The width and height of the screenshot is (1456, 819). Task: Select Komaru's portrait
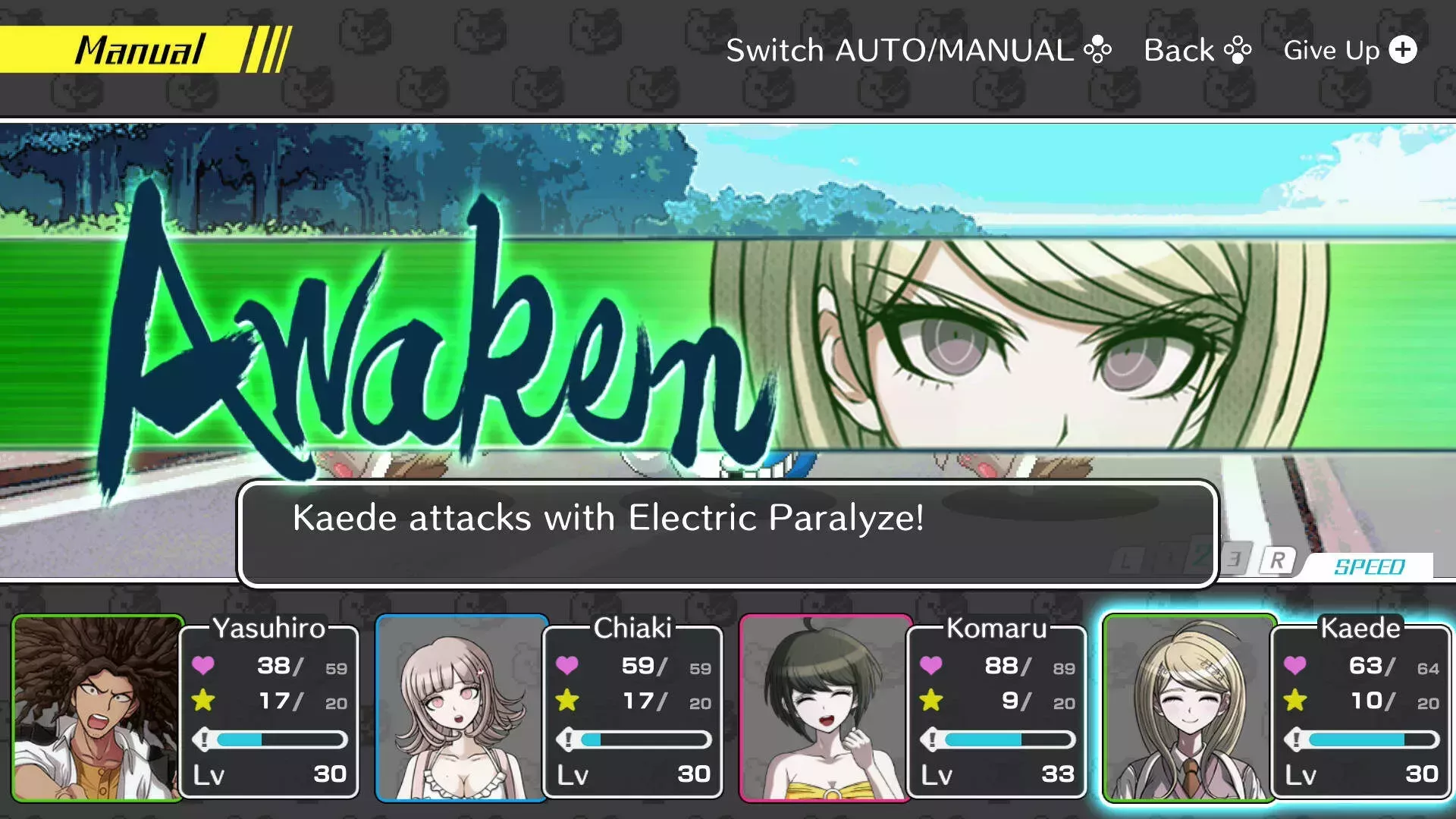click(x=825, y=708)
